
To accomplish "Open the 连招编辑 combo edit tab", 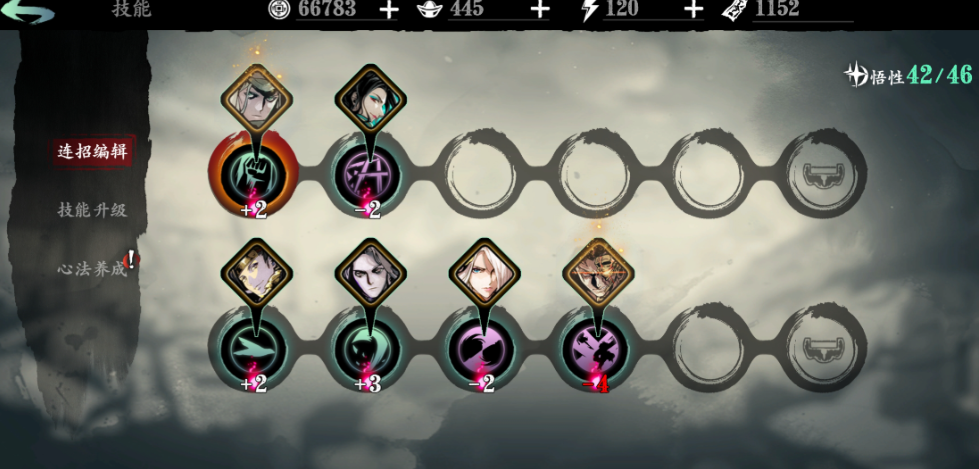I will click(x=93, y=152).
